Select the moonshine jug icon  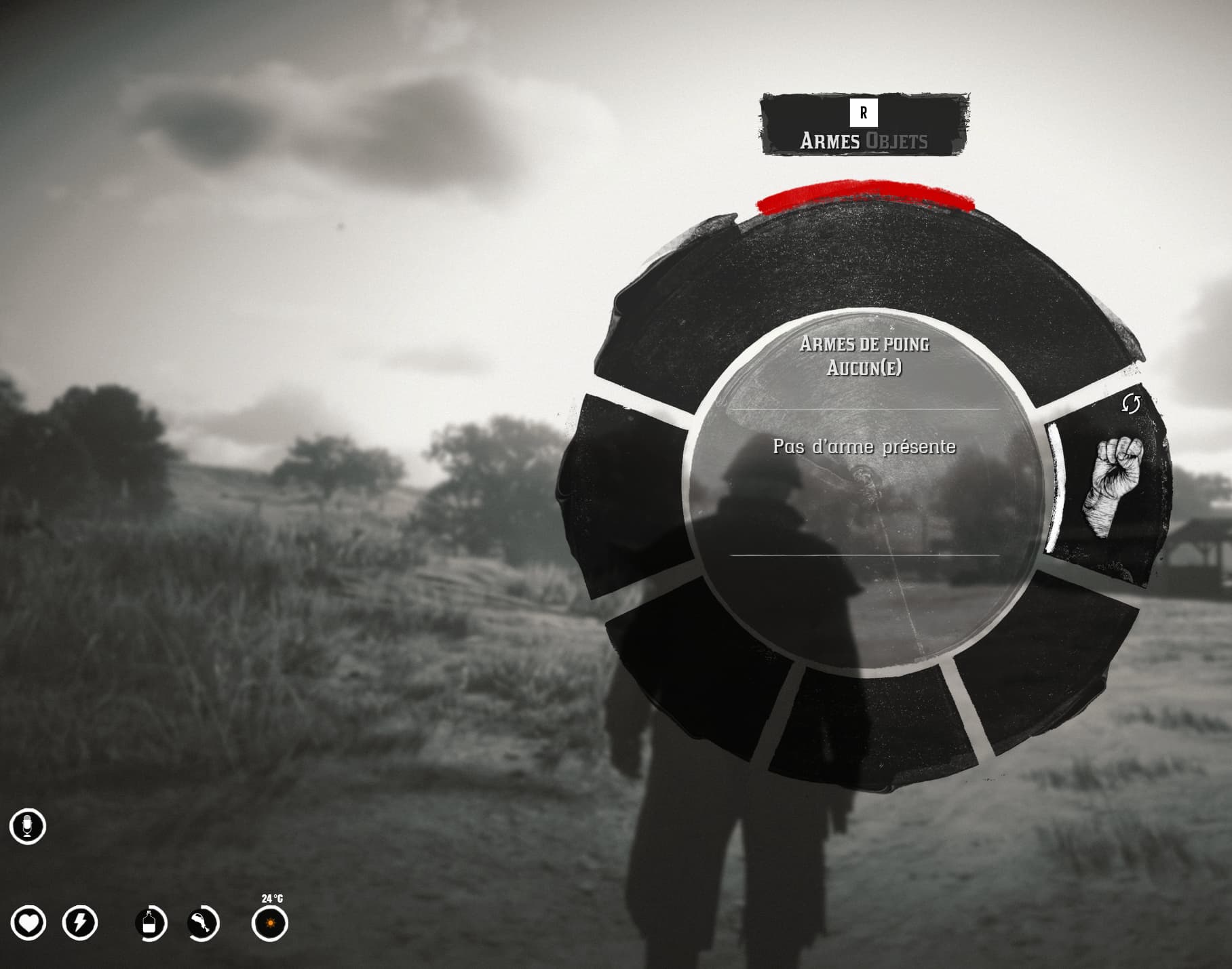151,923
